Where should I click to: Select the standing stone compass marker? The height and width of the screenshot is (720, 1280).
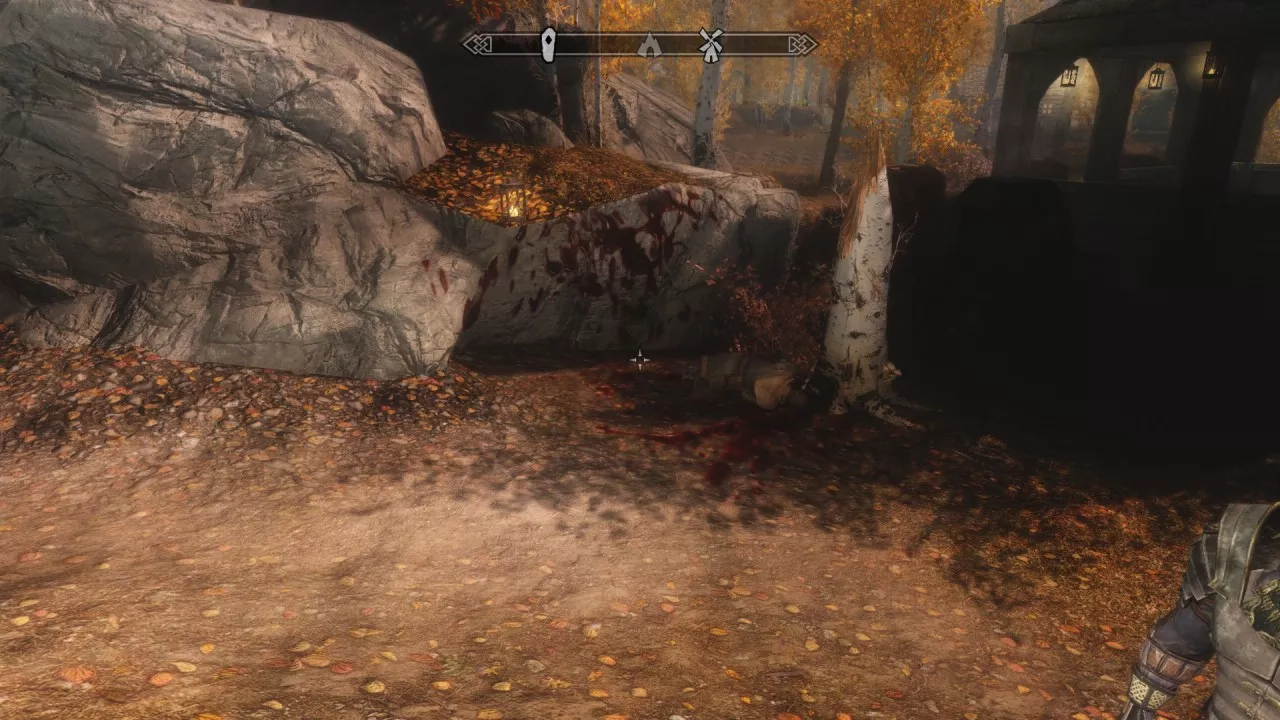tap(547, 45)
